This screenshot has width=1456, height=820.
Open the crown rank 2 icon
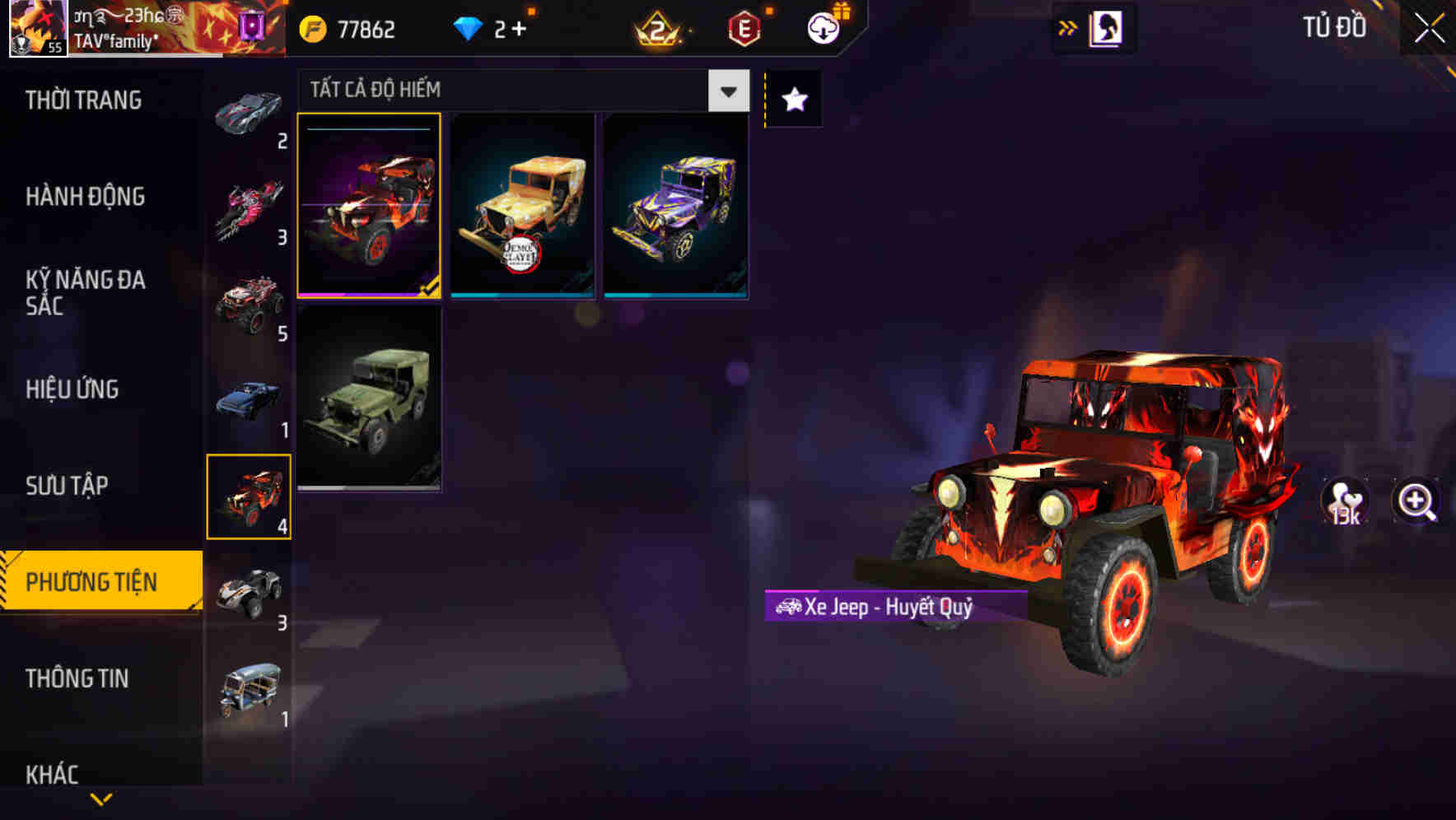(659, 27)
